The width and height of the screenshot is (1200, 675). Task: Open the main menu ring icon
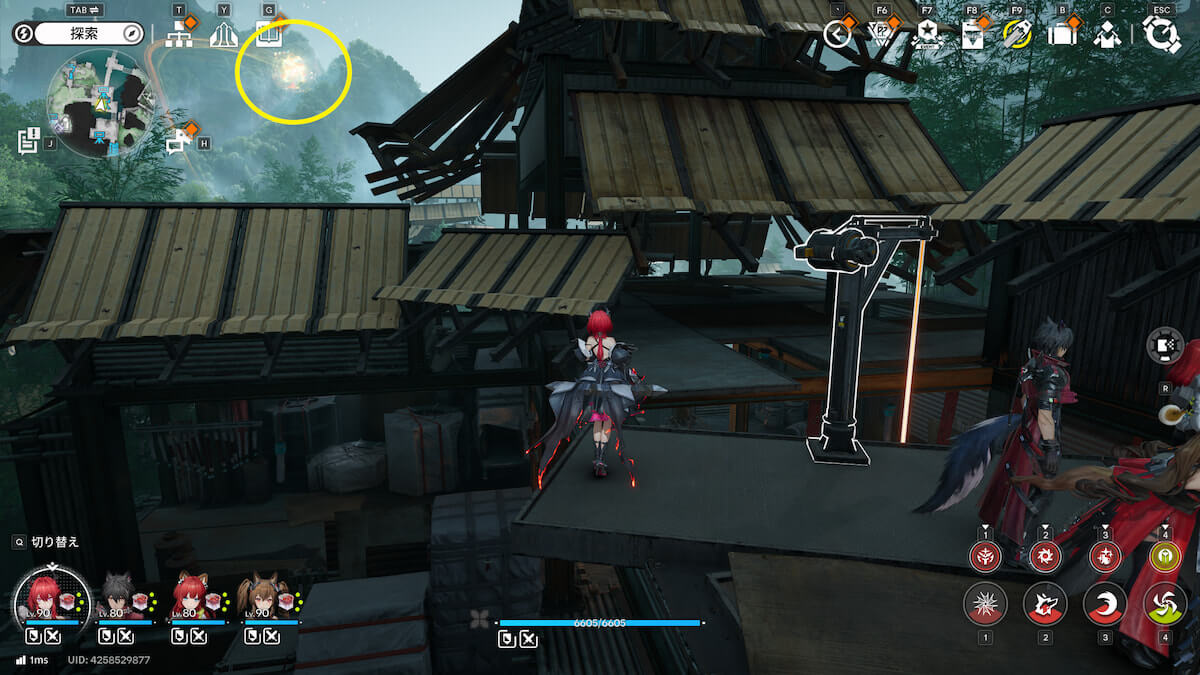pos(1161,35)
